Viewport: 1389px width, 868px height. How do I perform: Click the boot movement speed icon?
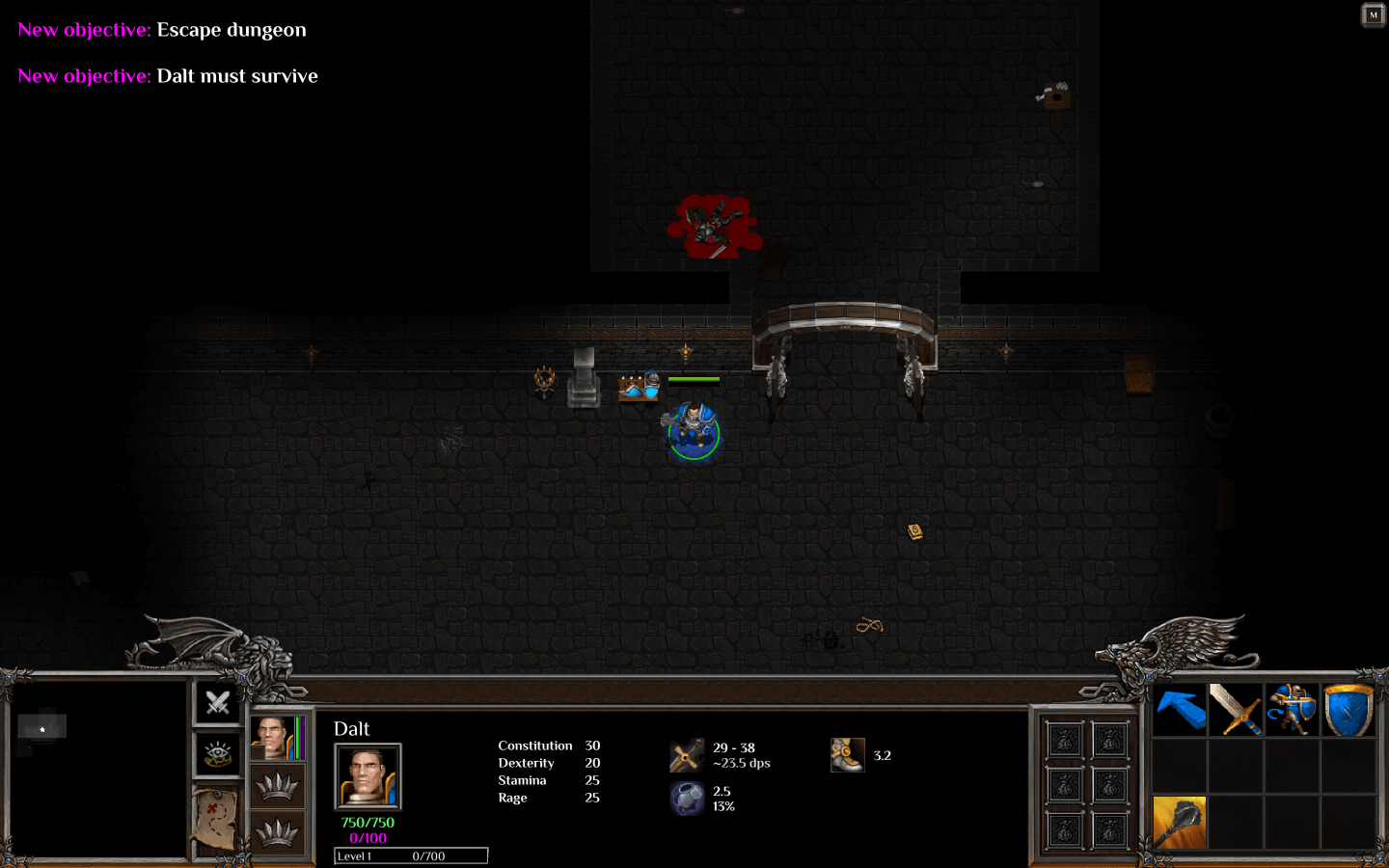[847, 755]
